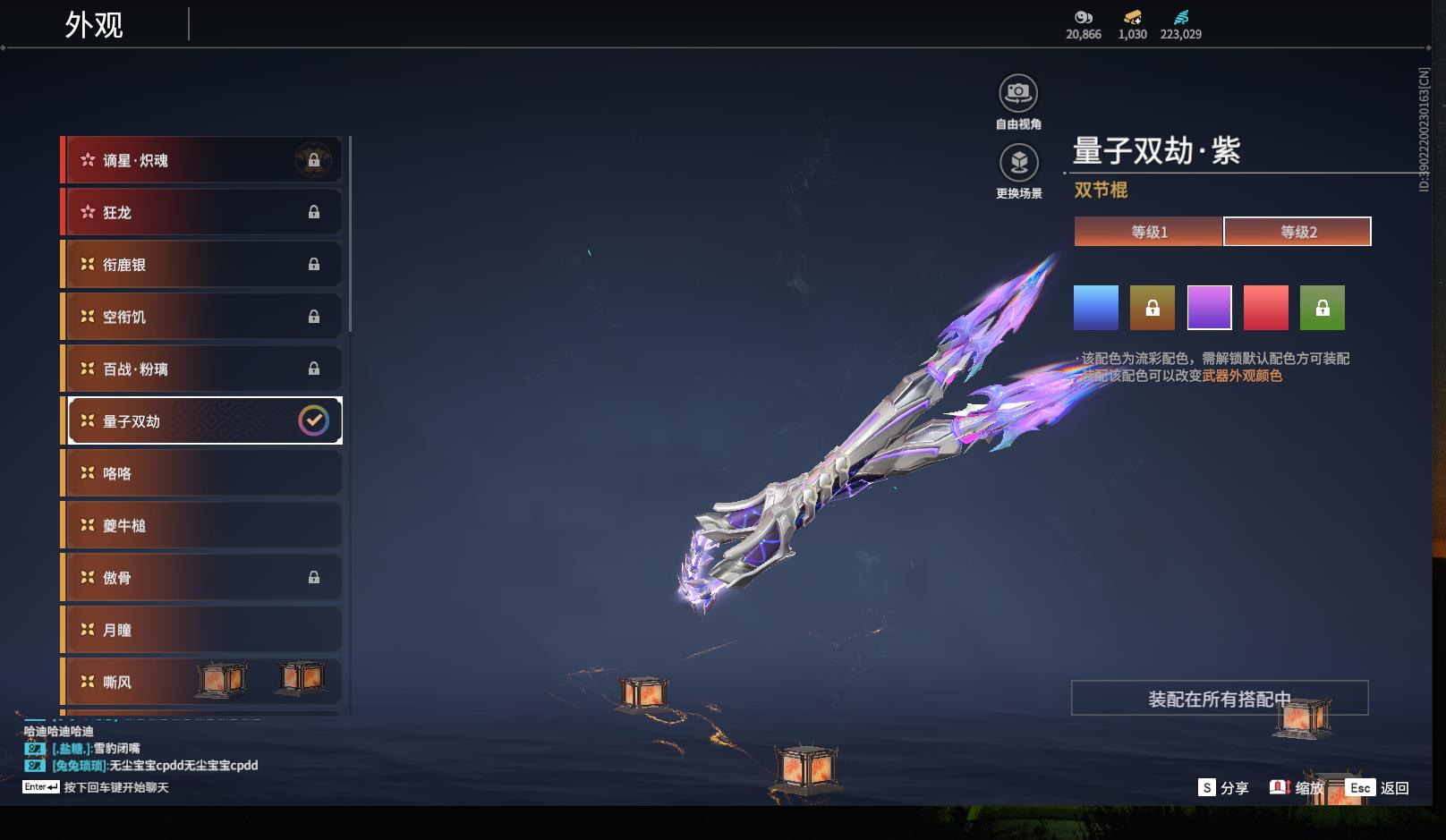This screenshot has width=1446, height=840.
Task: Select the locked green color swatch
Action: (1323, 308)
